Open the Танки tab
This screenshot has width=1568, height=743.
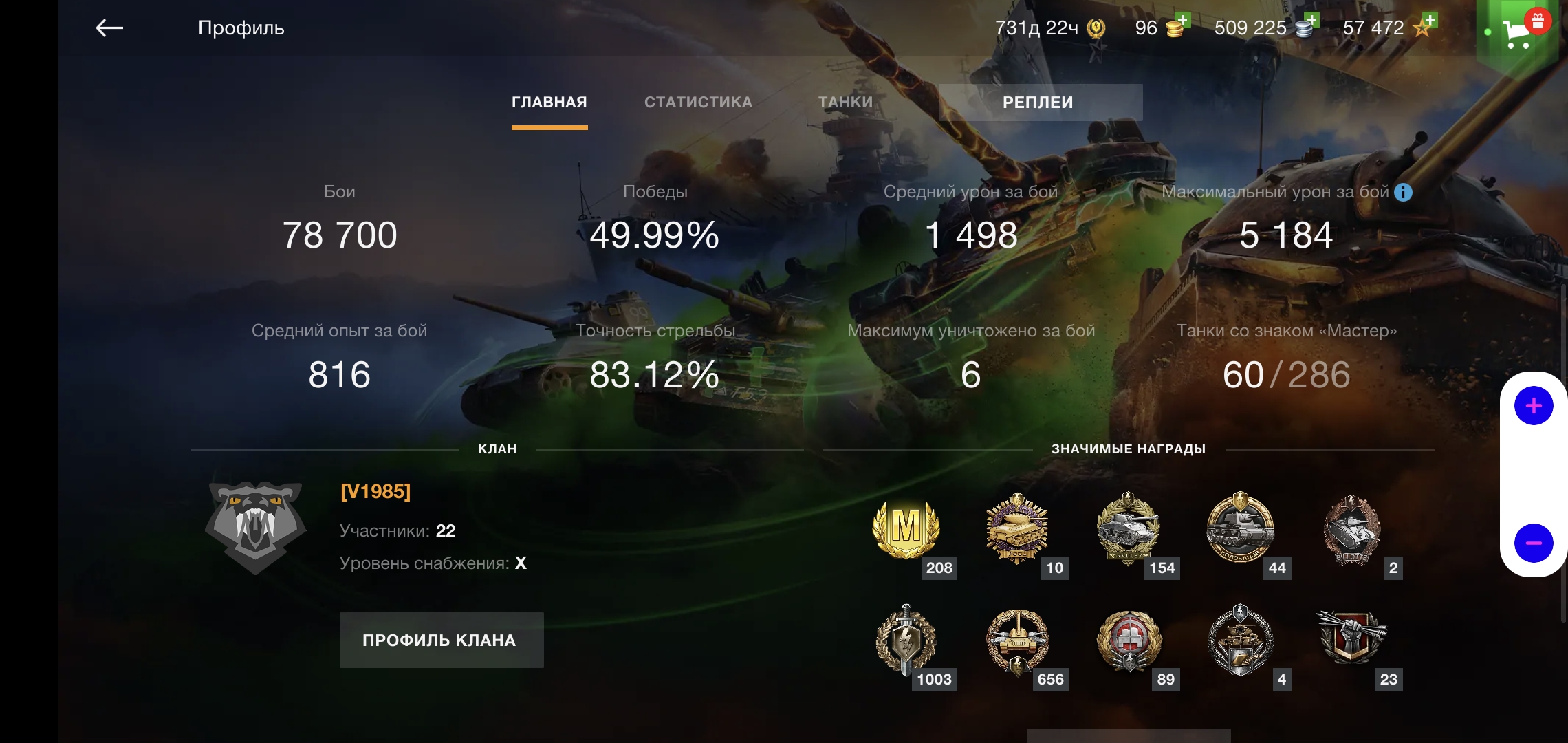pyautogui.click(x=845, y=103)
